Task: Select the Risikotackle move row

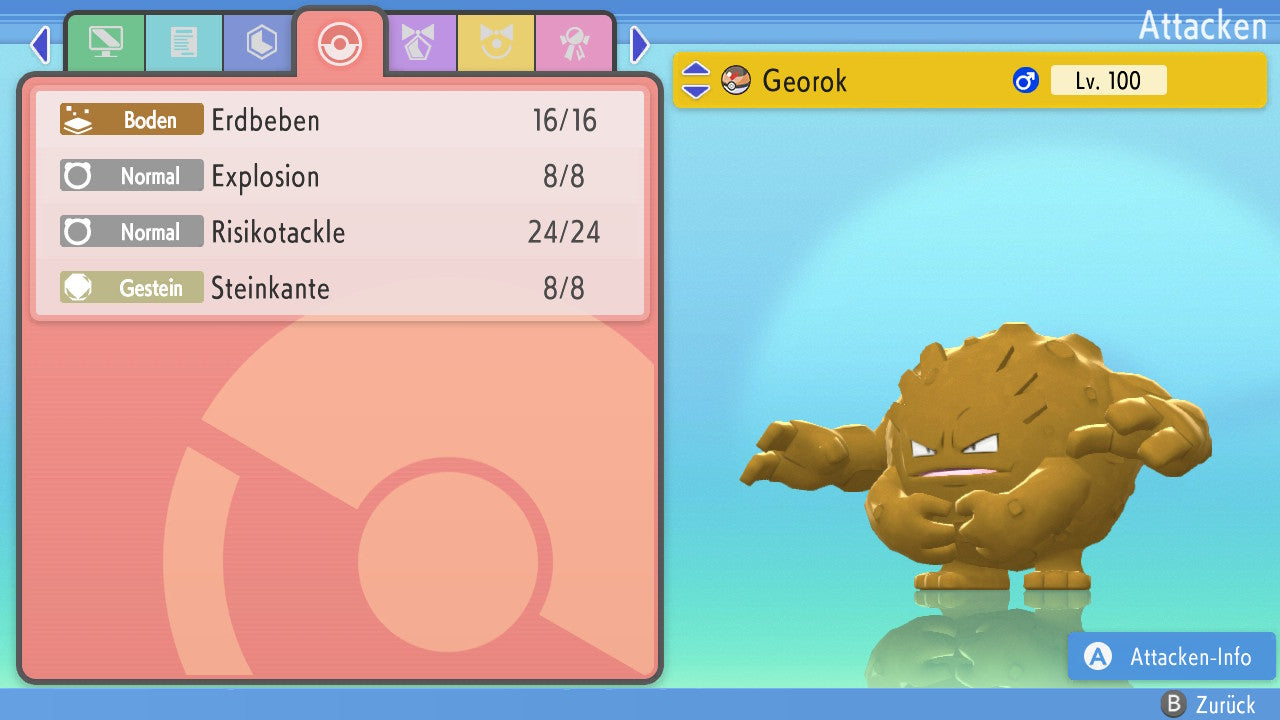Action: [x=340, y=233]
